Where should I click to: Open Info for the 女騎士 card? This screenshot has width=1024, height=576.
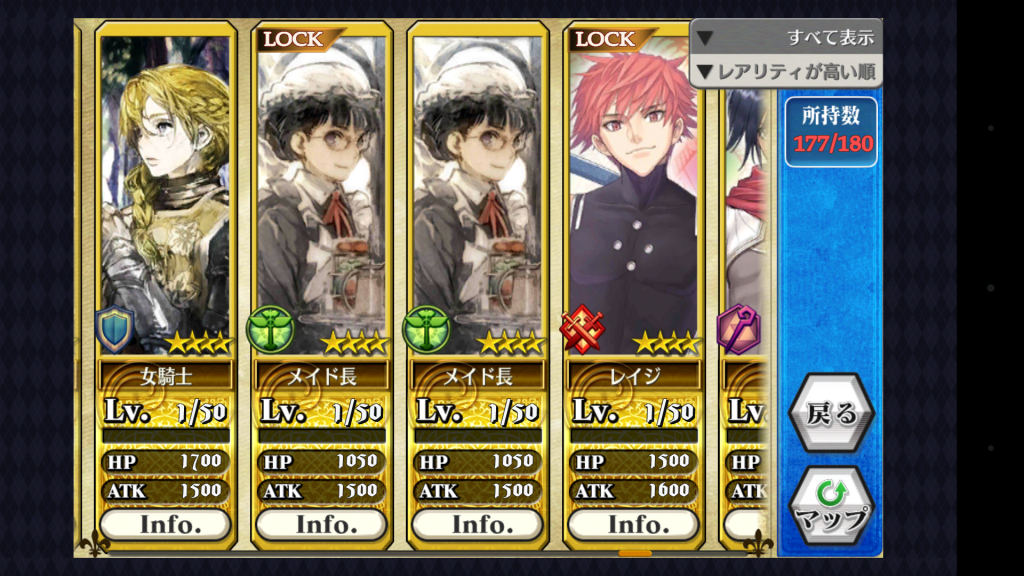point(166,524)
